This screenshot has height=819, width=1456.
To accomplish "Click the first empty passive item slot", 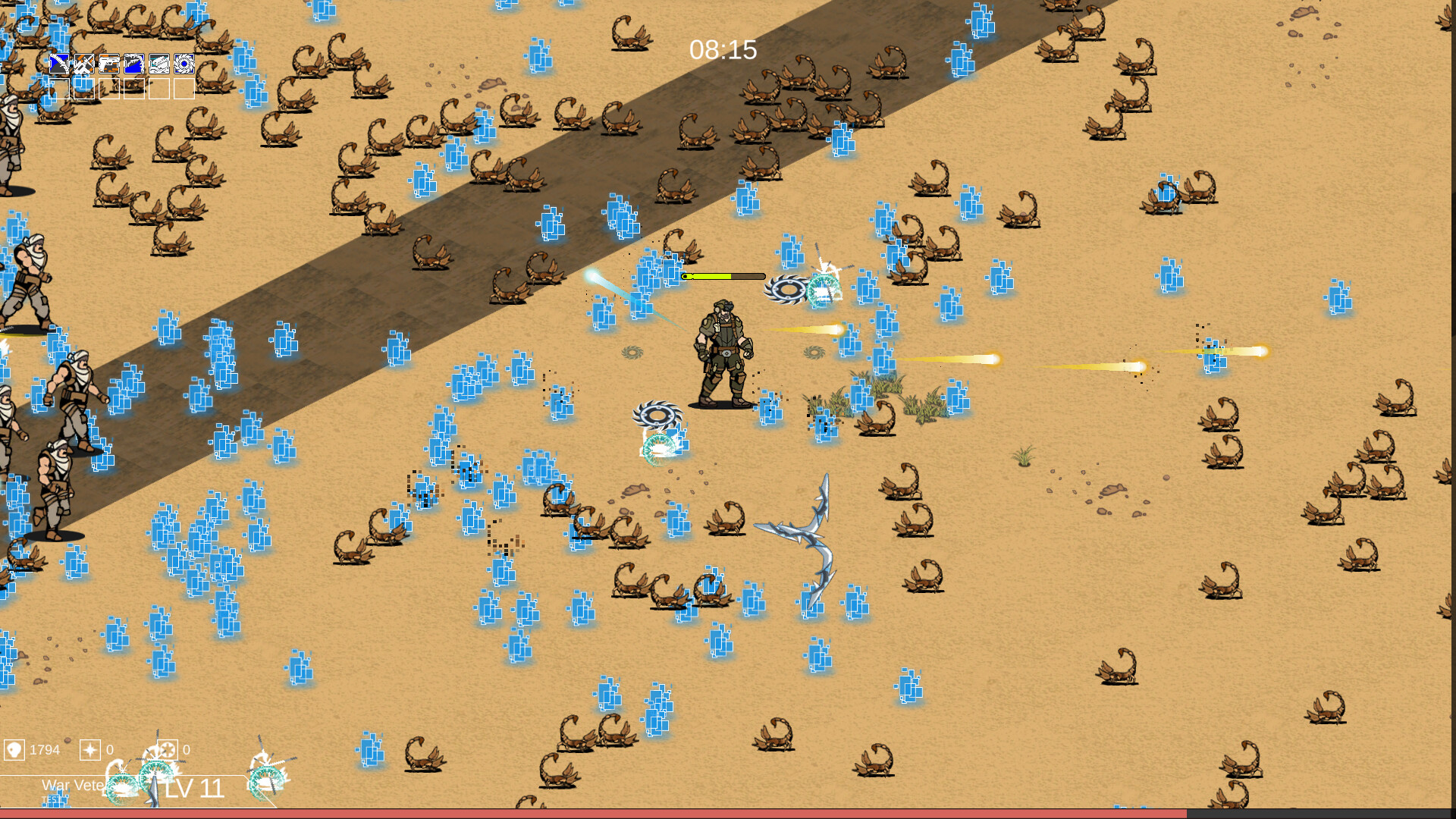I will coord(58,90).
